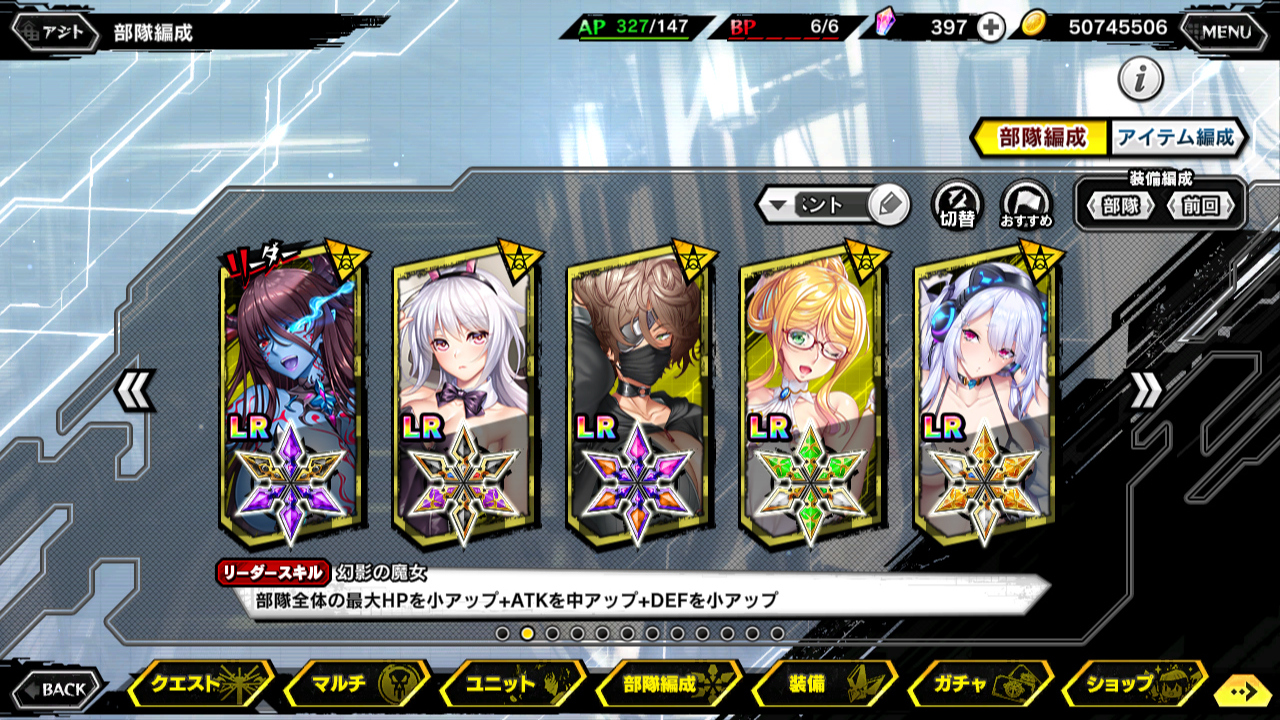The width and height of the screenshot is (1280, 720).
Task: Click the 切替 switch button
Action: click(x=957, y=205)
